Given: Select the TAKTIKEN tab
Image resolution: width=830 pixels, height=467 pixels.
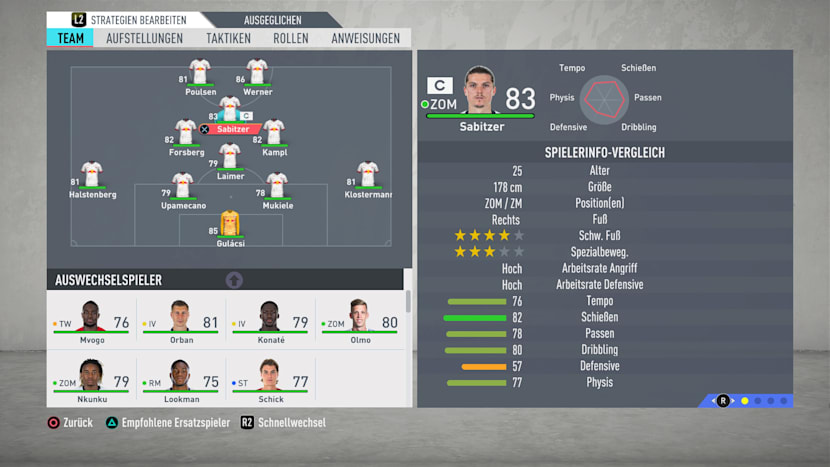Looking at the screenshot, I should [228, 38].
